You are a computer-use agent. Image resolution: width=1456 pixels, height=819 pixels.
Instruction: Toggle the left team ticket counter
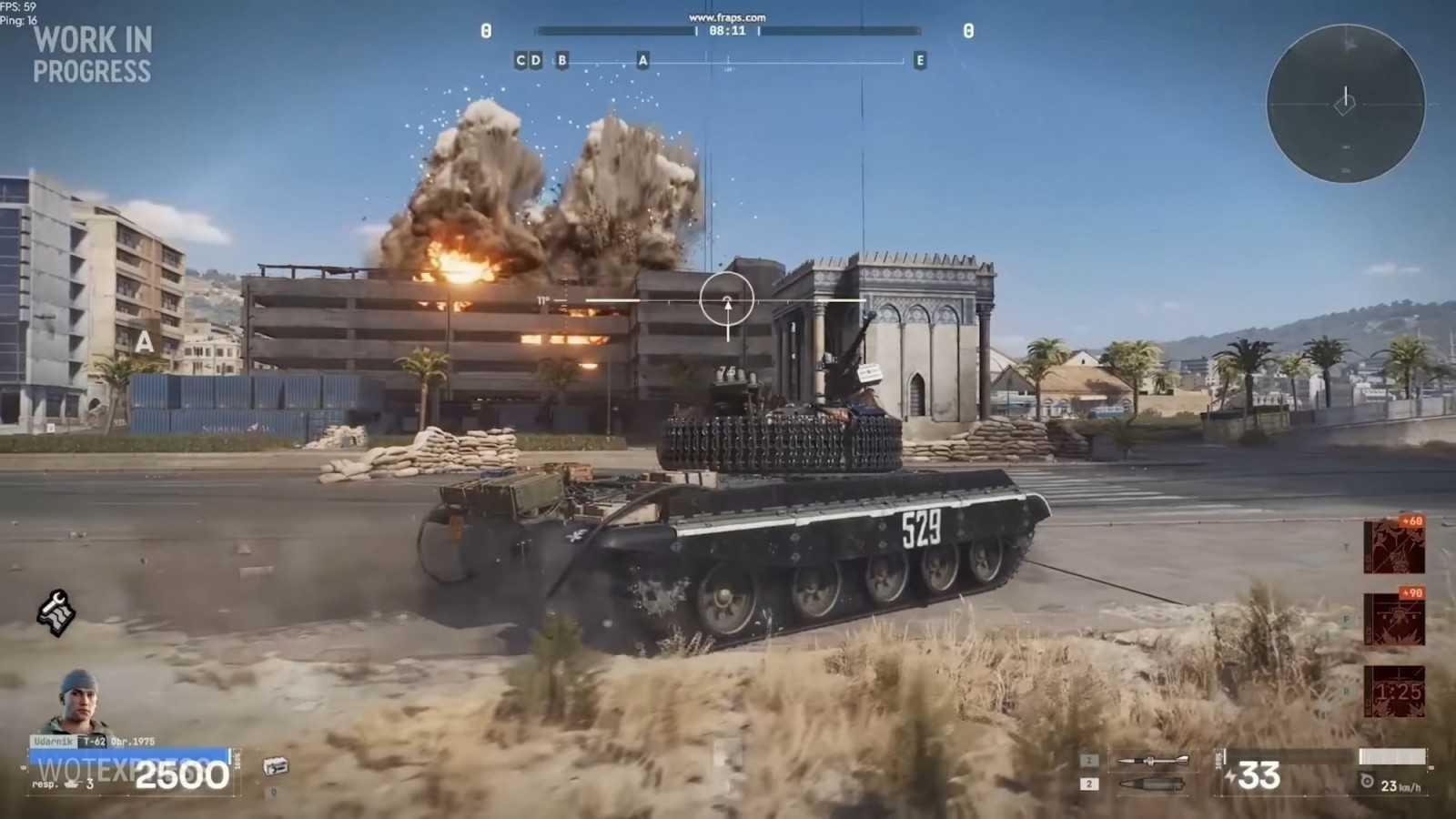487,30
